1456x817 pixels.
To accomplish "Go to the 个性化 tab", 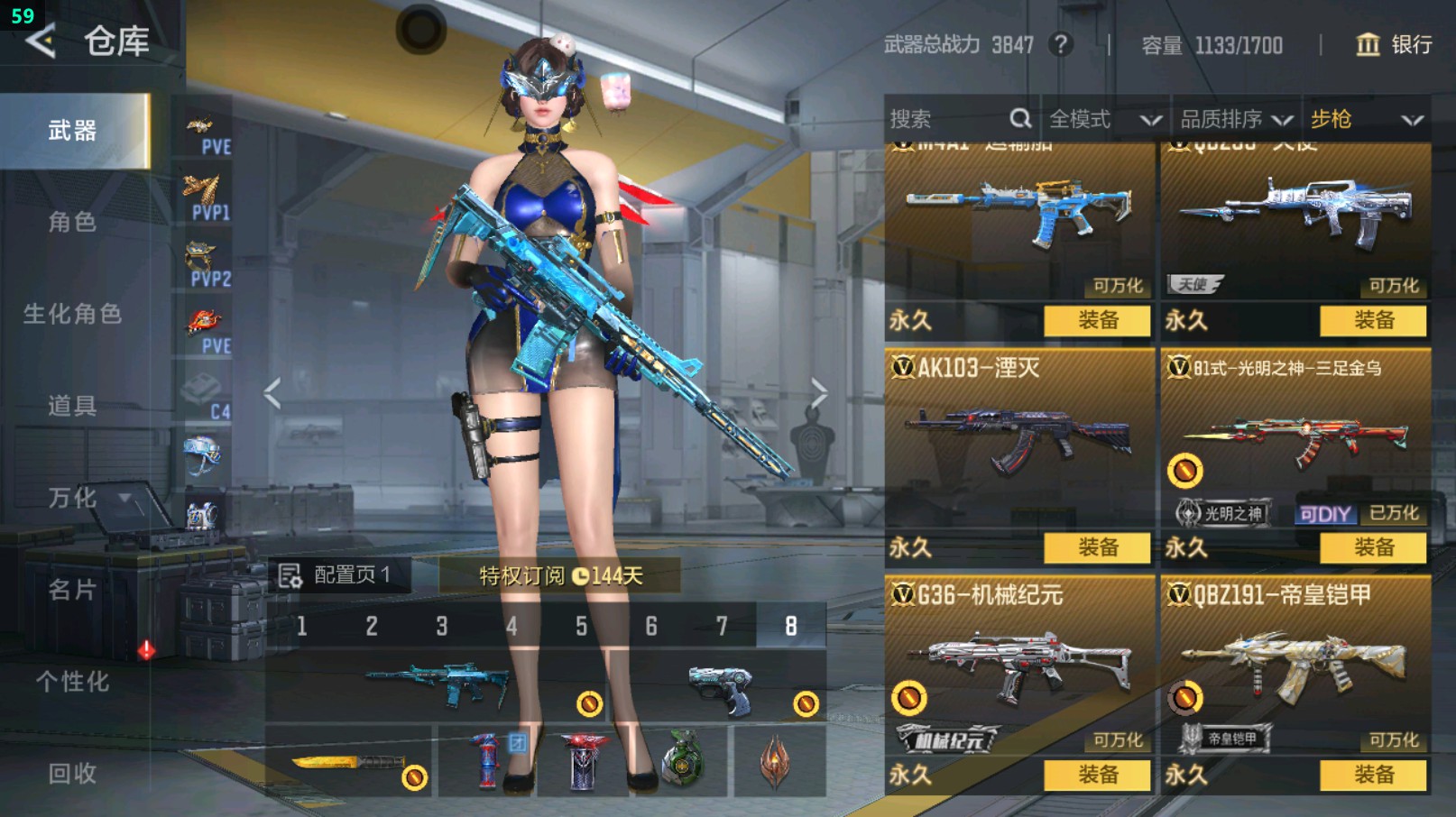I will coord(72,682).
